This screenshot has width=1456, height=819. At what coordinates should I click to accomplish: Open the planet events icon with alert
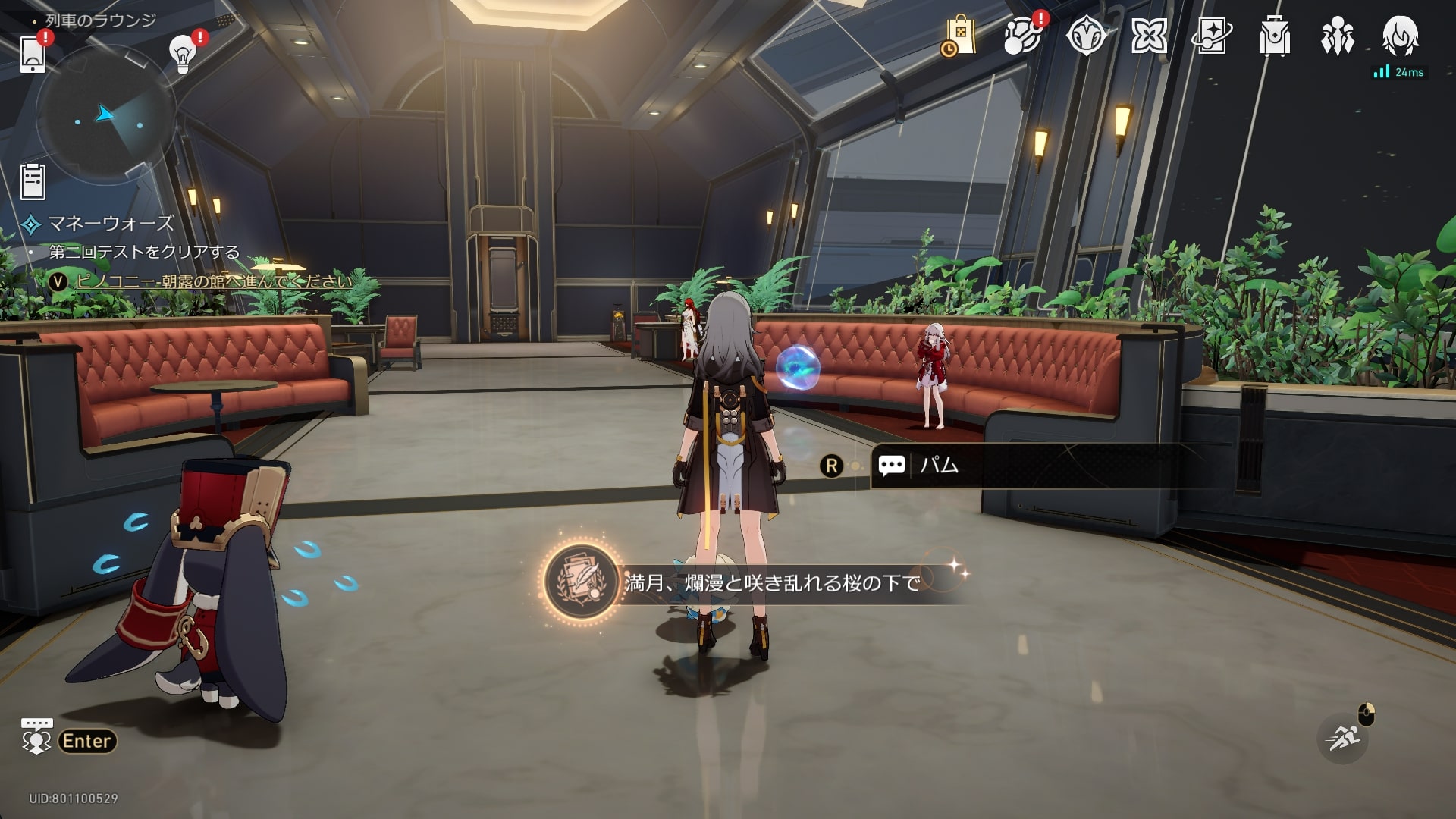[1022, 36]
